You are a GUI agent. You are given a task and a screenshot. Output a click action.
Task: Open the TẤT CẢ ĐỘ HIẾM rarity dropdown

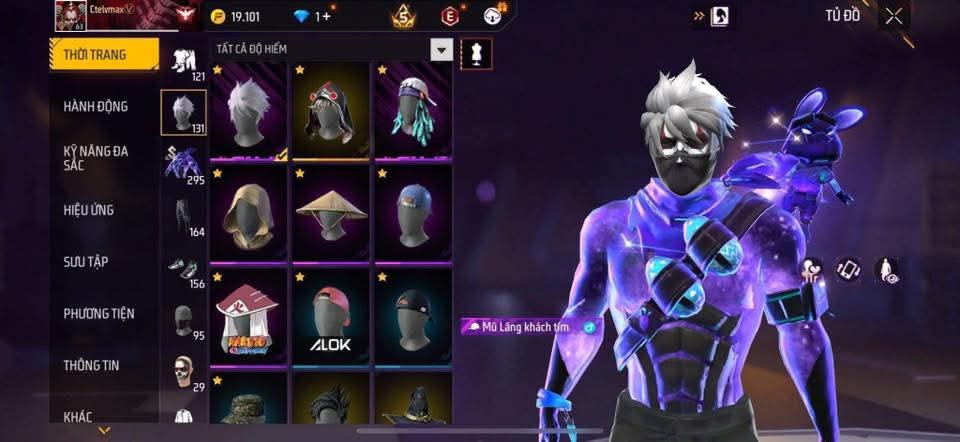click(x=441, y=49)
